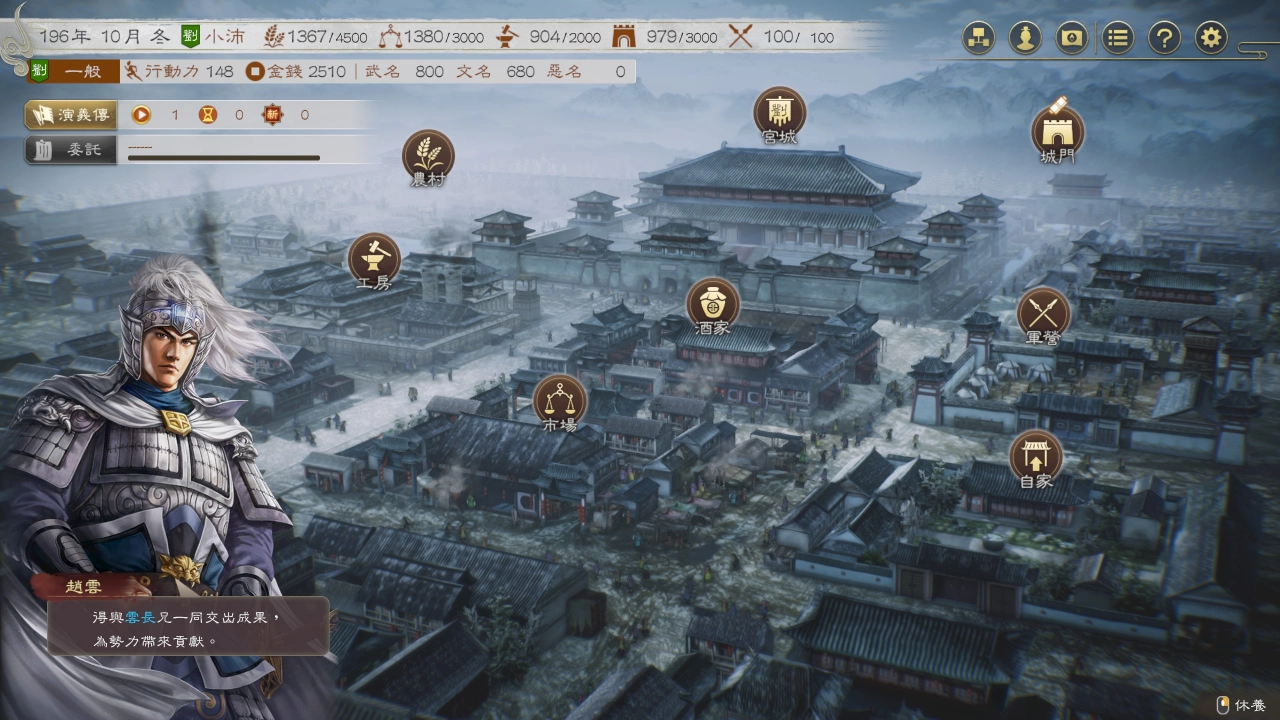
Task: Open the hierarchy chart icon
Action: 978,38
